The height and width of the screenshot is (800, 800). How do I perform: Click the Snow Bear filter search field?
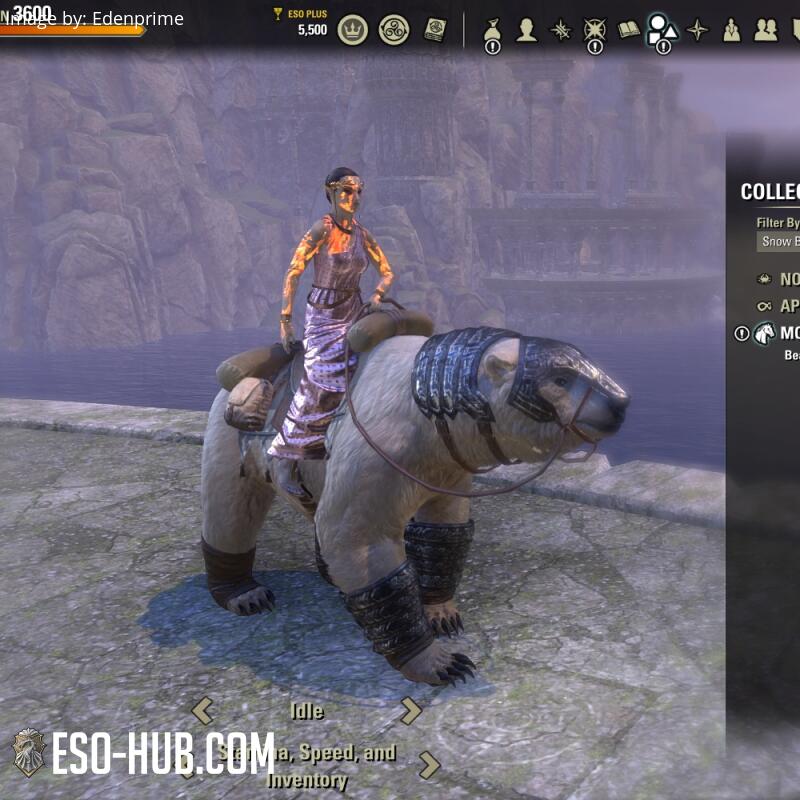pos(779,241)
